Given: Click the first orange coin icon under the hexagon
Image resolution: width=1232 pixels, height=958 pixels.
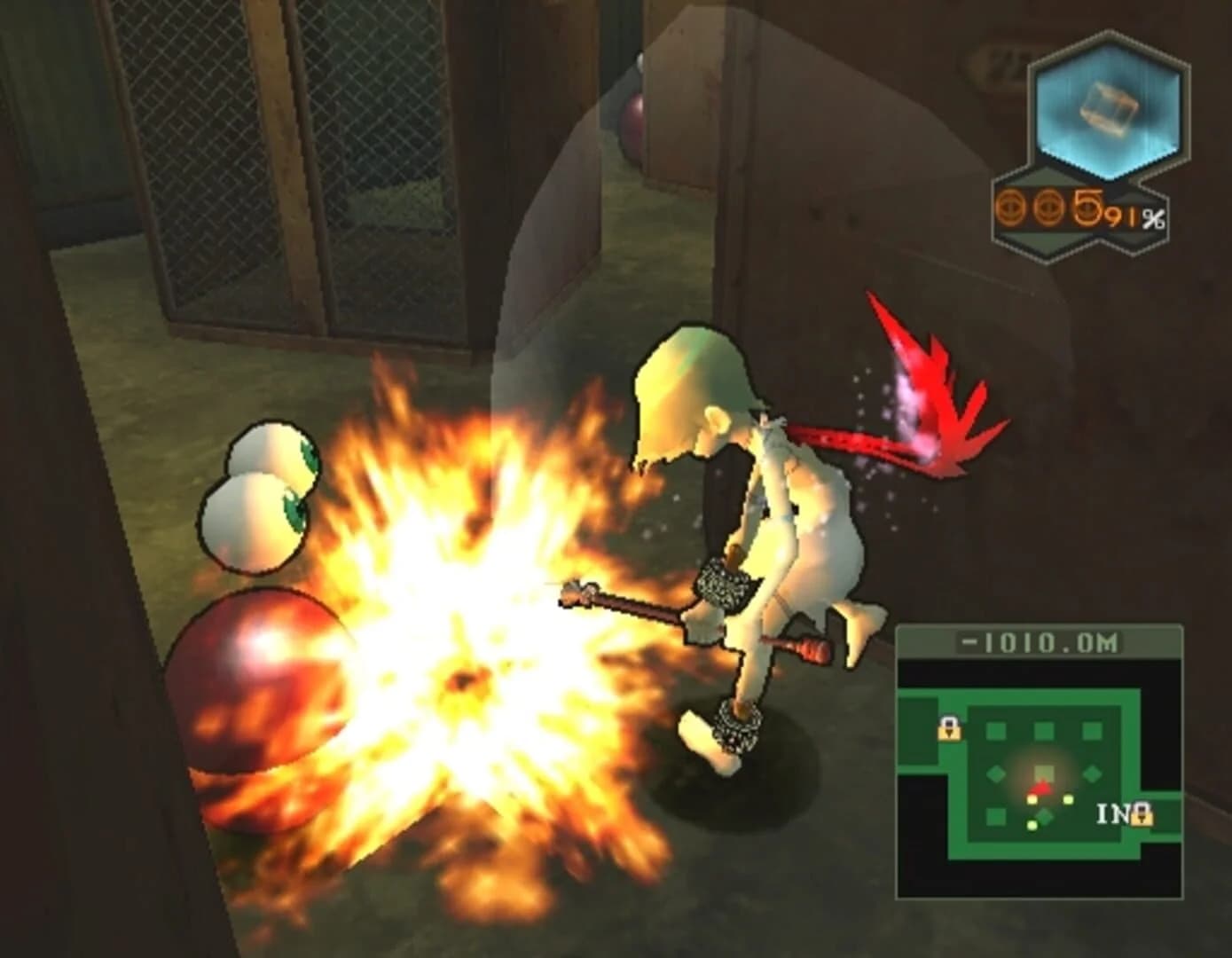Looking at the screenshot, I should [x=1010, y=207].
